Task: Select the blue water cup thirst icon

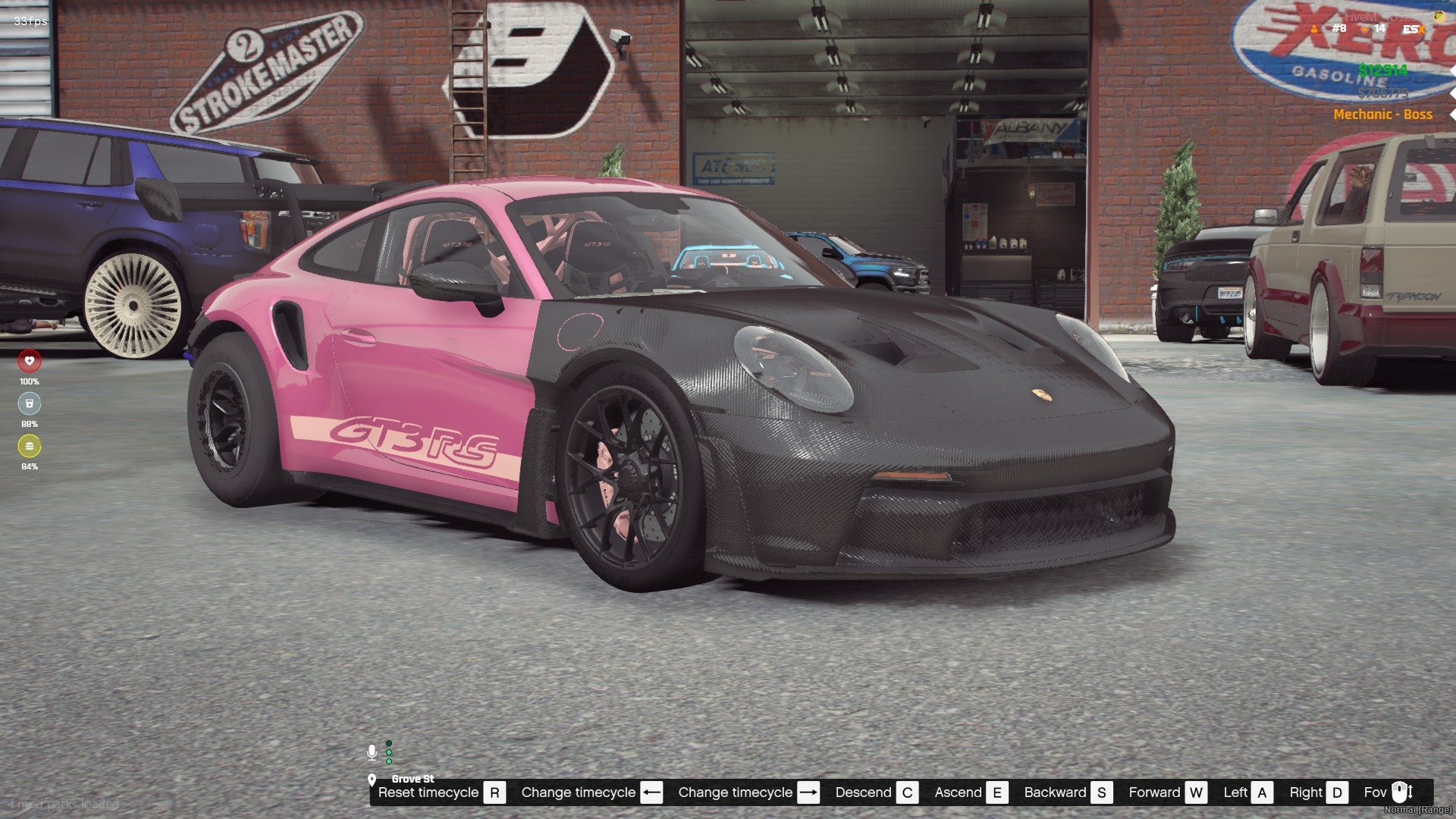Action: point(30,403)
